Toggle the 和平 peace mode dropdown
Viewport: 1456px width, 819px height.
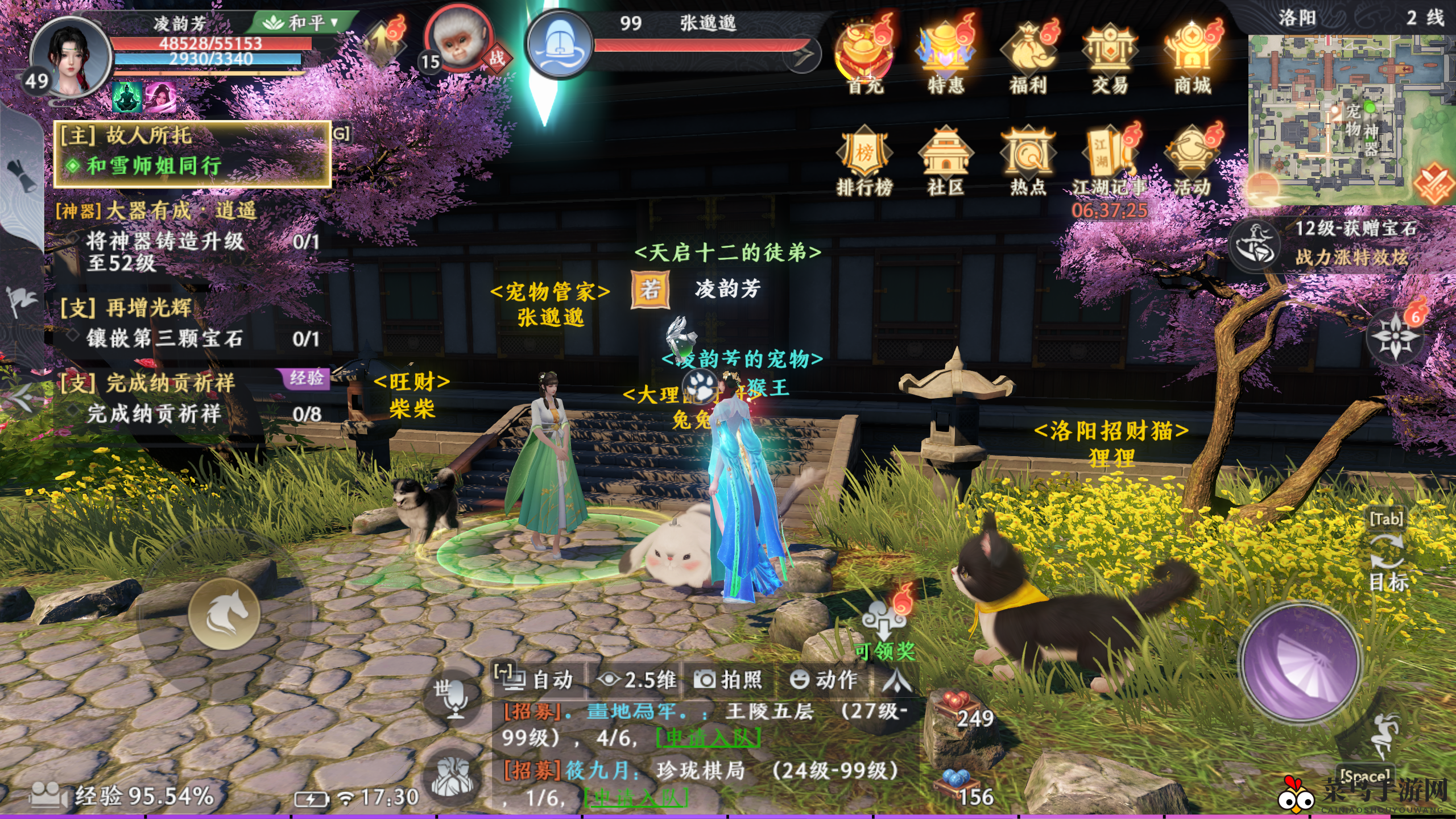pos(301,23)
